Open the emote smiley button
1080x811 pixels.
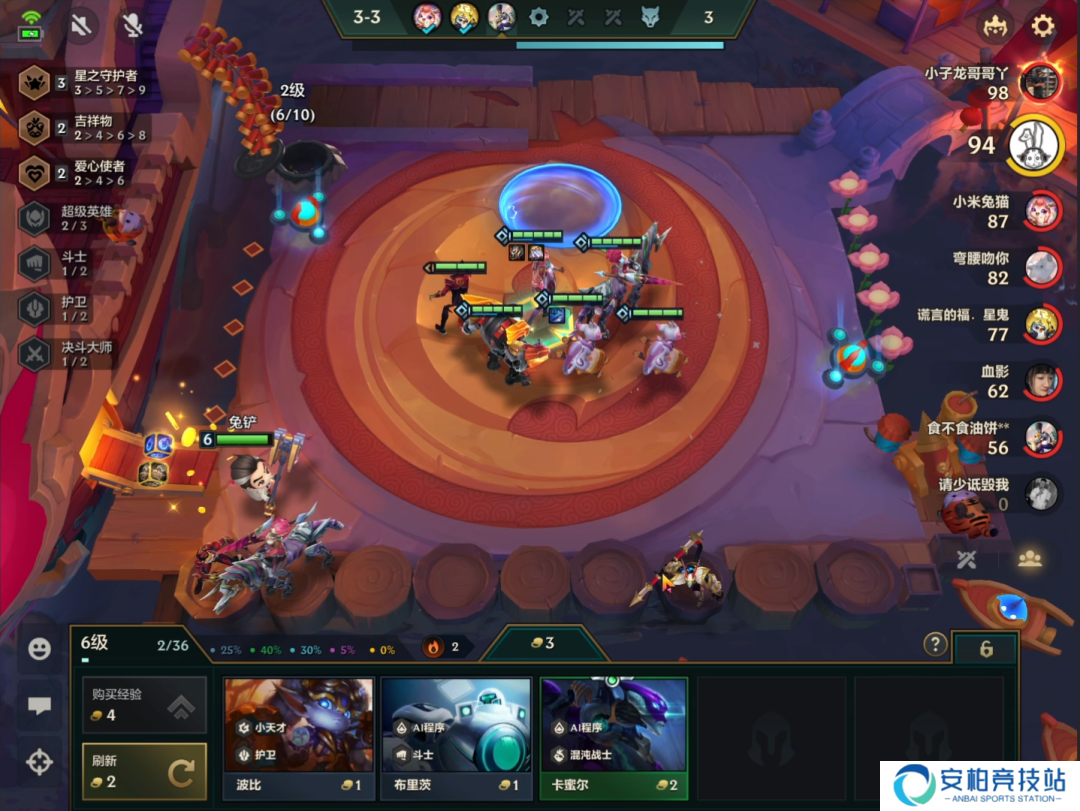click(39, 649)
